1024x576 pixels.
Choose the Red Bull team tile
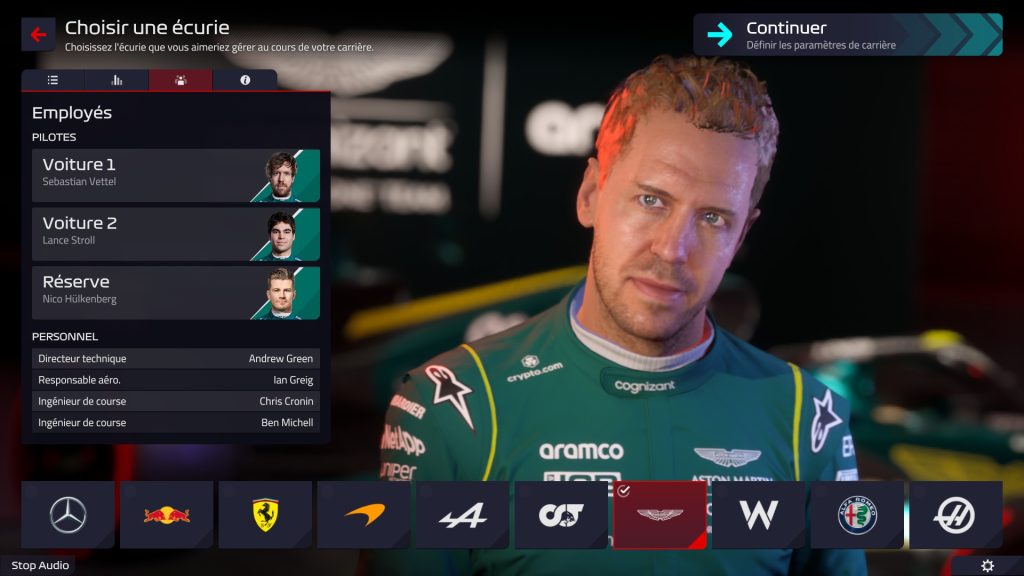[x=167, y=515]
